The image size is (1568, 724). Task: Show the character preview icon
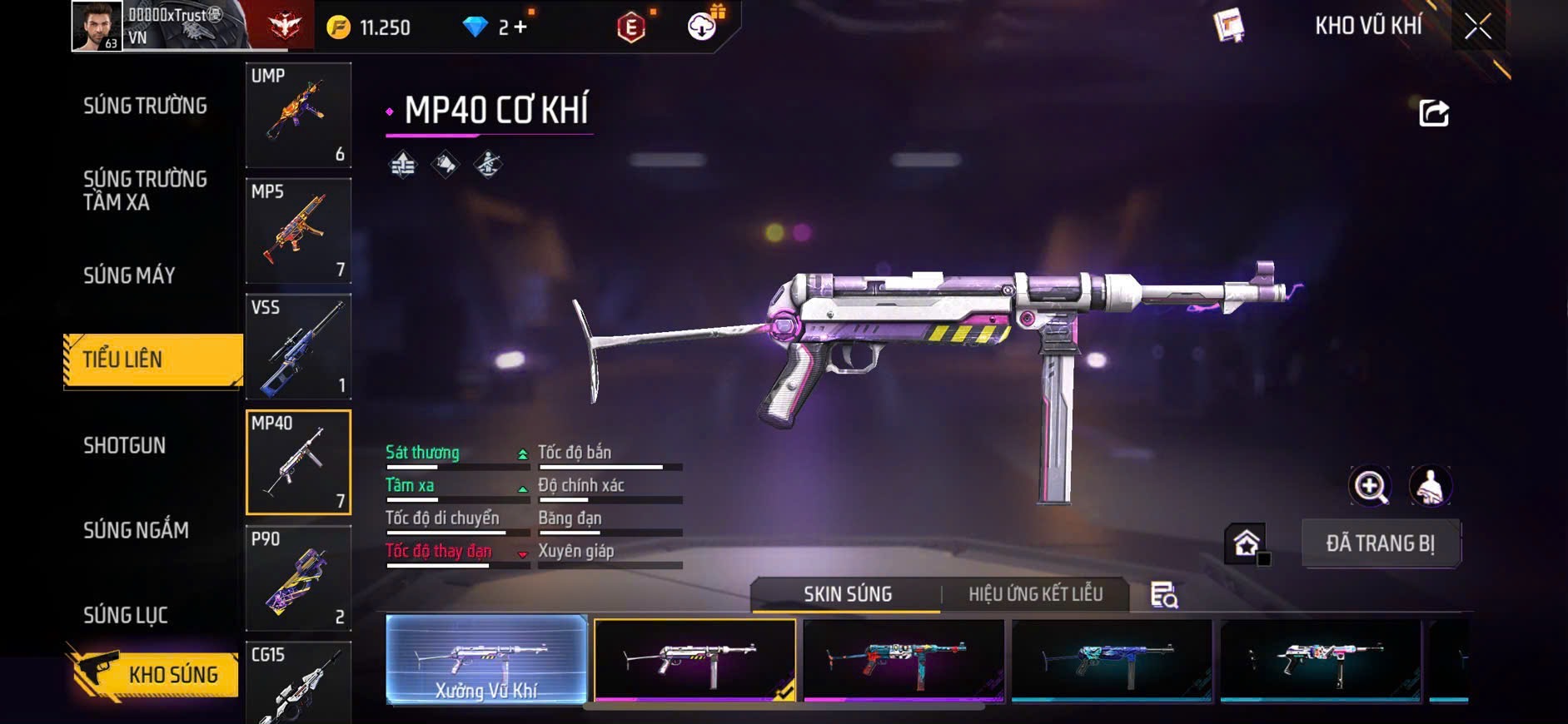(x=1430, y=486)
